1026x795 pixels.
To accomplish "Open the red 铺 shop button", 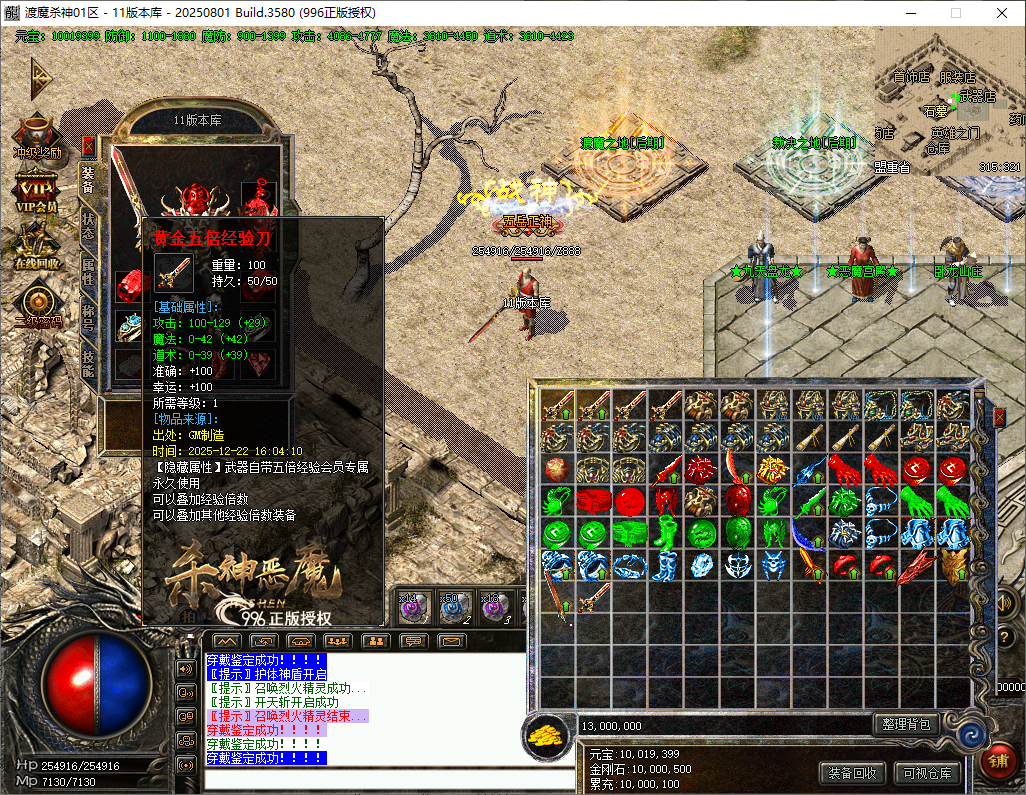I will tap(998, 762).
